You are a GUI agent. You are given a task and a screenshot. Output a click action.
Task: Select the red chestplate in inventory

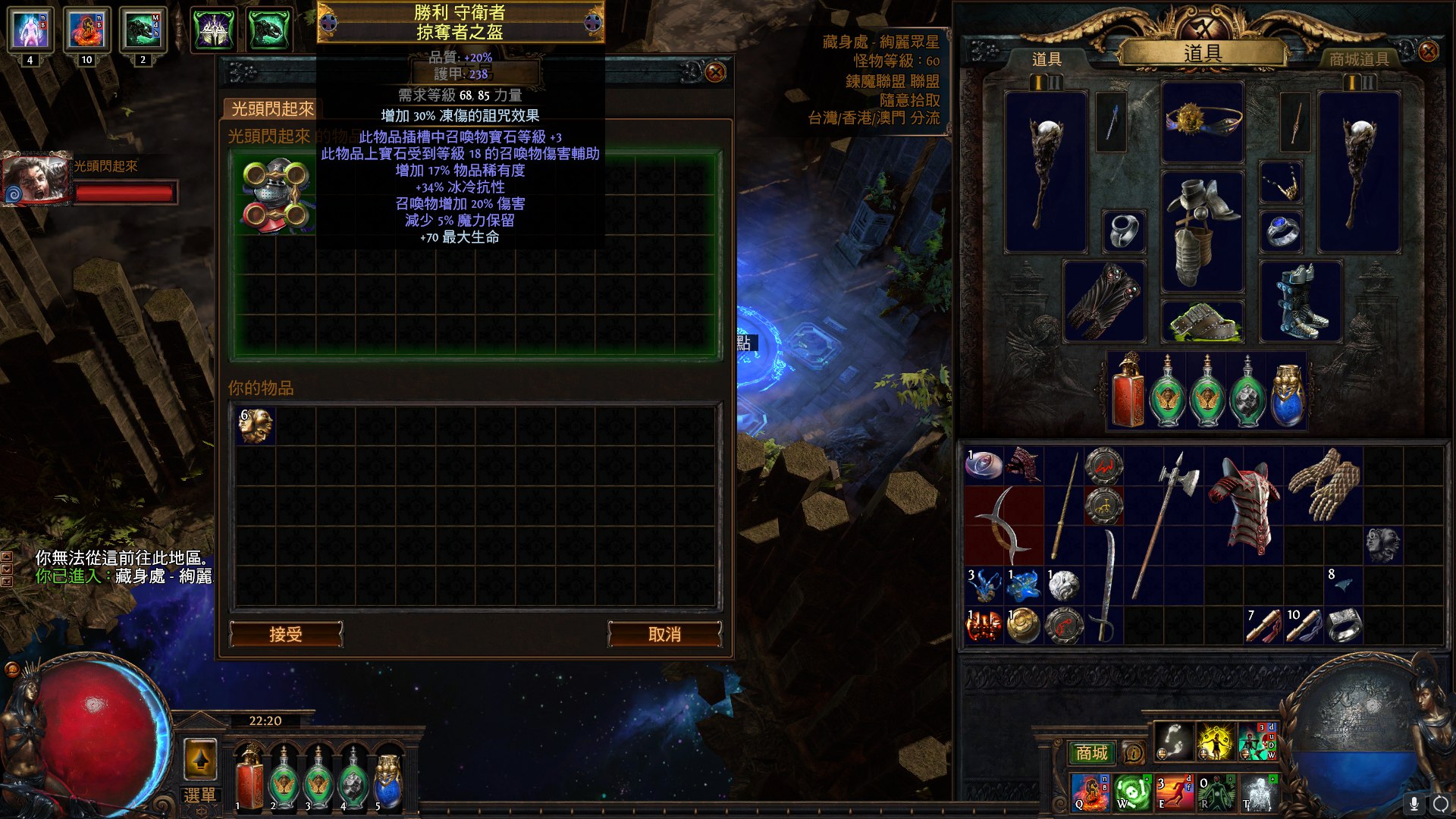coord(1244,504)
